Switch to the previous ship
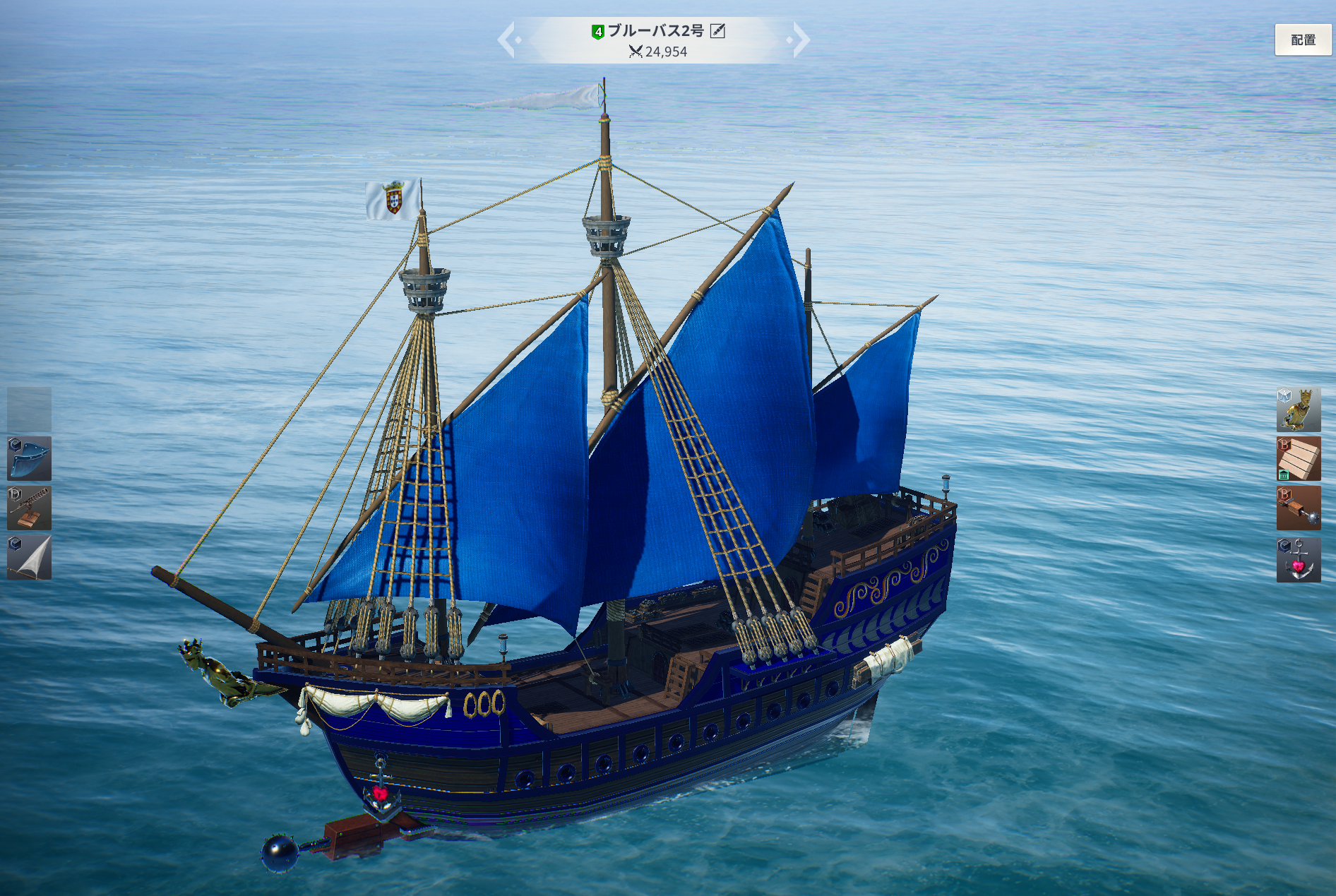 (x=508, y=40)
